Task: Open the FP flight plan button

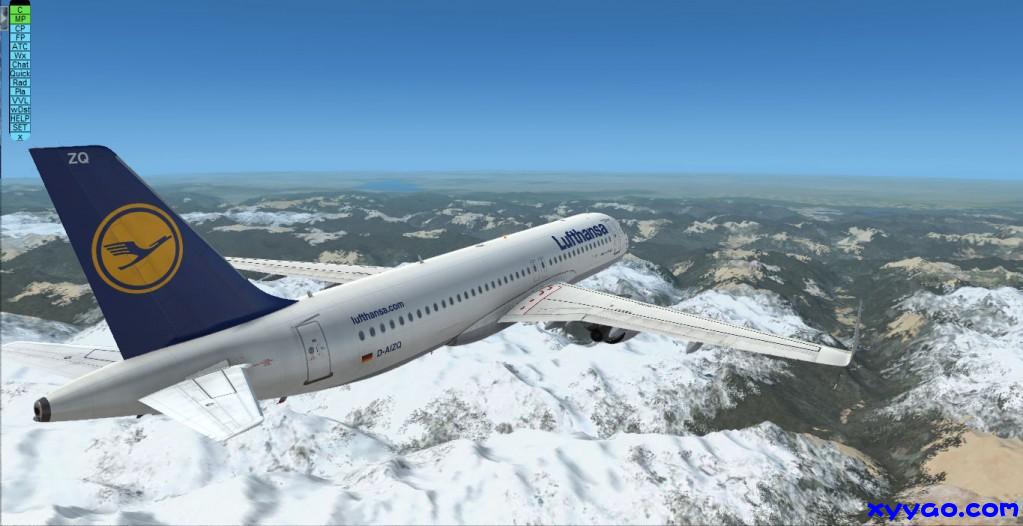Action: (x=20, y=36)
